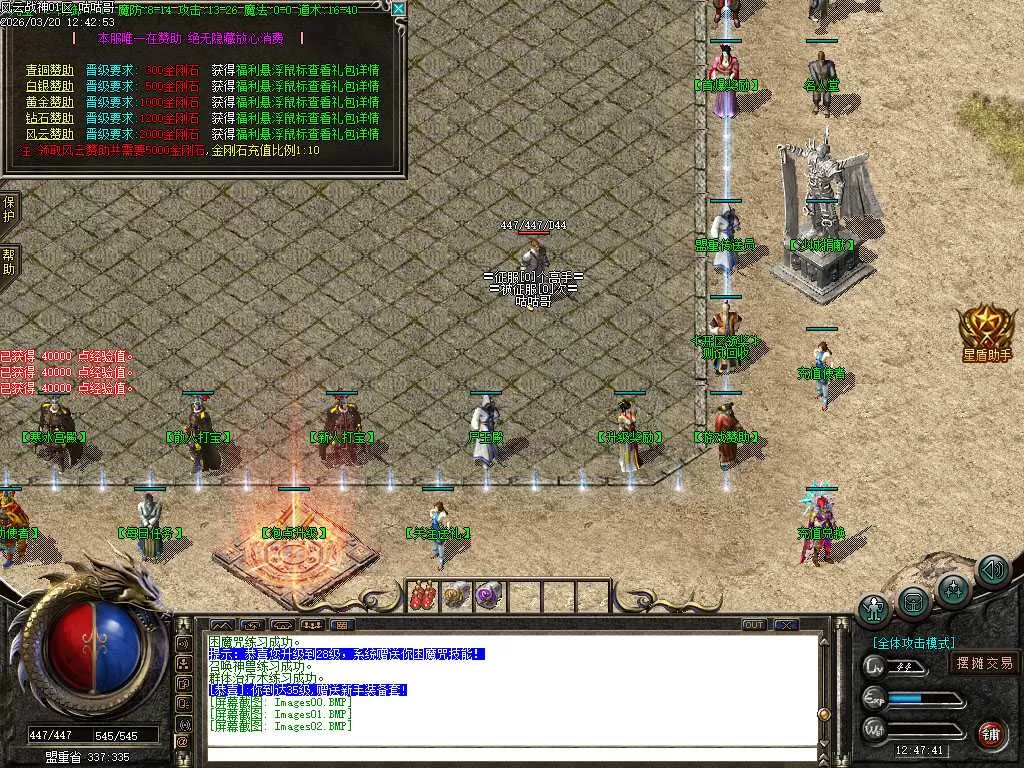This screenshot has height=768, width=1024.
Task: Open the 星盾助手 assistant icon
Action: pos(987,330)
